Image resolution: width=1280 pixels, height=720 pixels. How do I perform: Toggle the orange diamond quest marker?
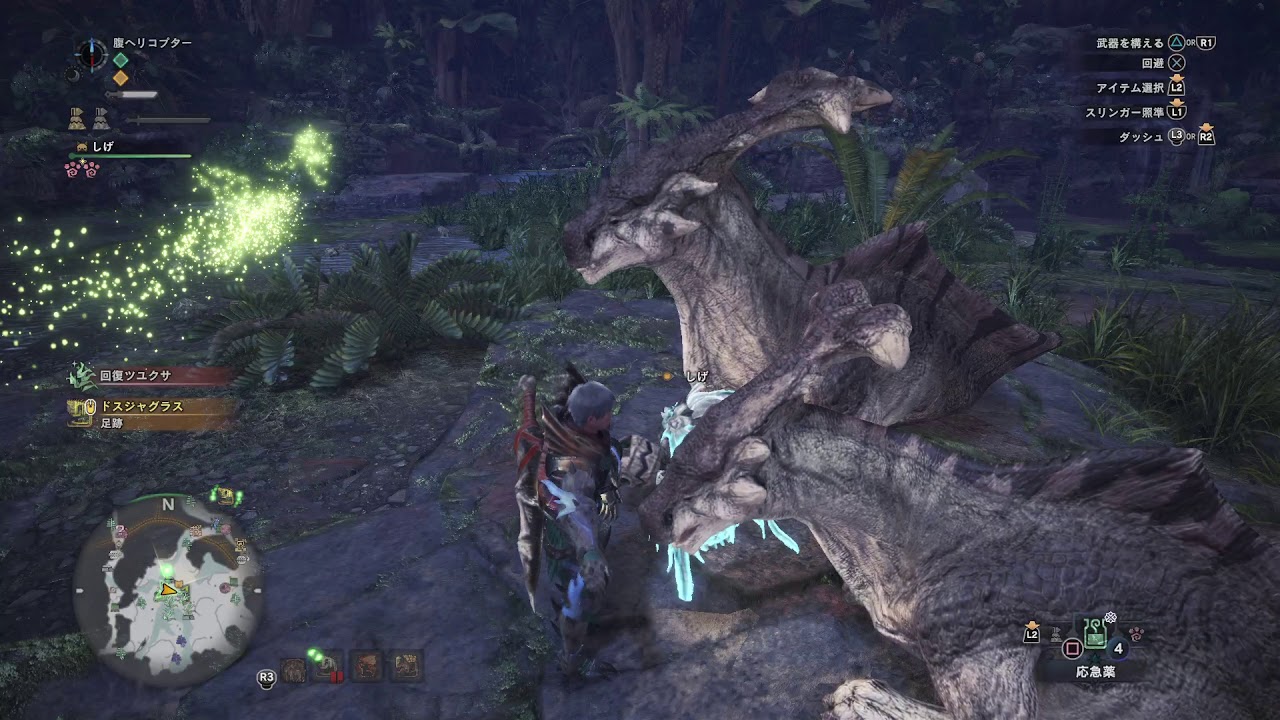tap(120, 77)
